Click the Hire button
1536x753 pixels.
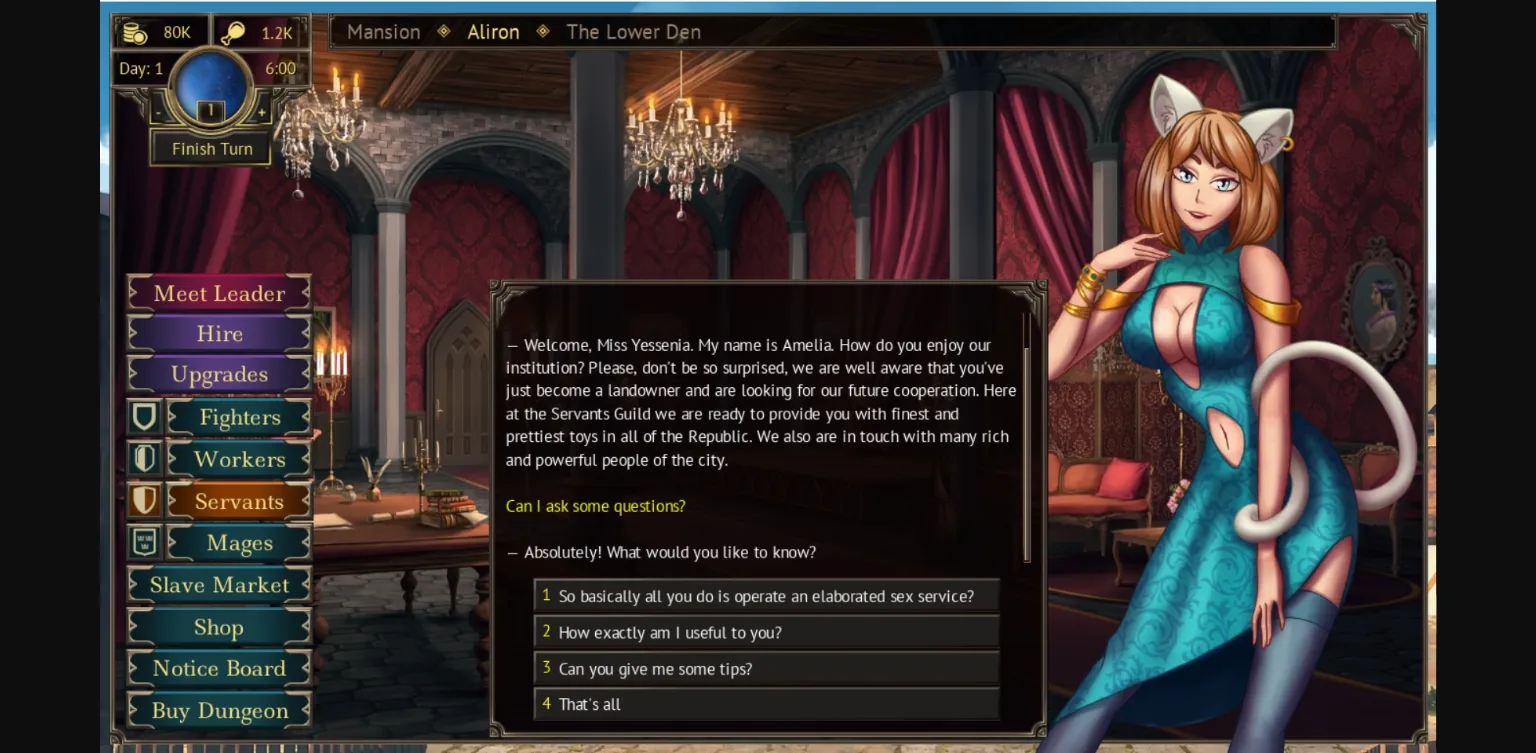click(218, 333)
